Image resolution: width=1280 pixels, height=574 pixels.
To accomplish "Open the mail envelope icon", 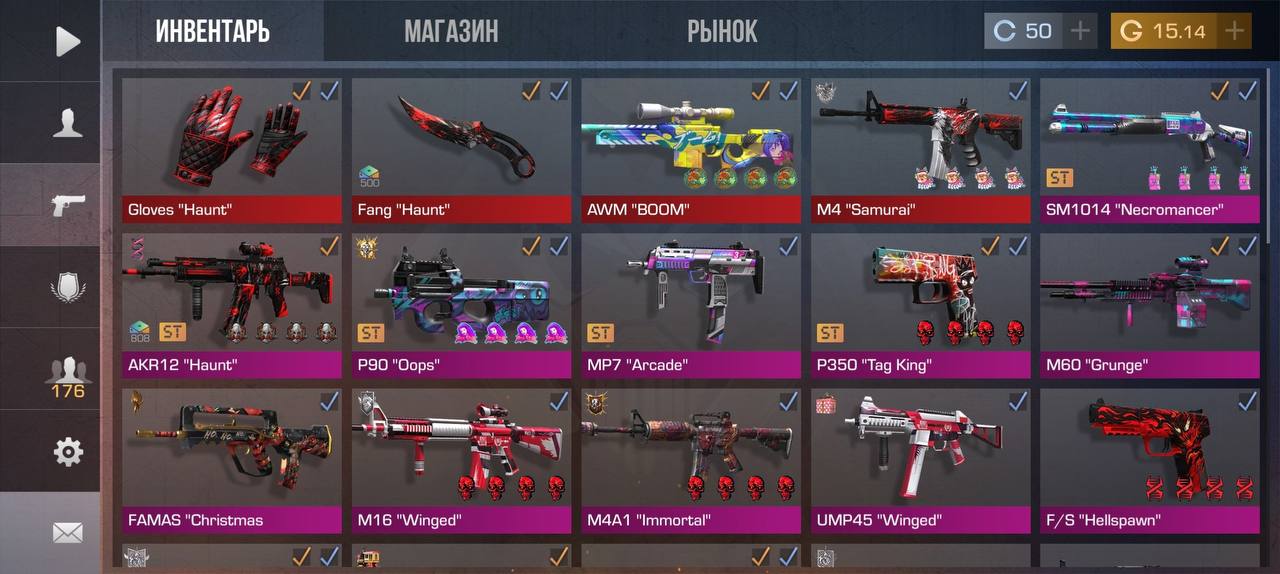I will coord(67,532).
